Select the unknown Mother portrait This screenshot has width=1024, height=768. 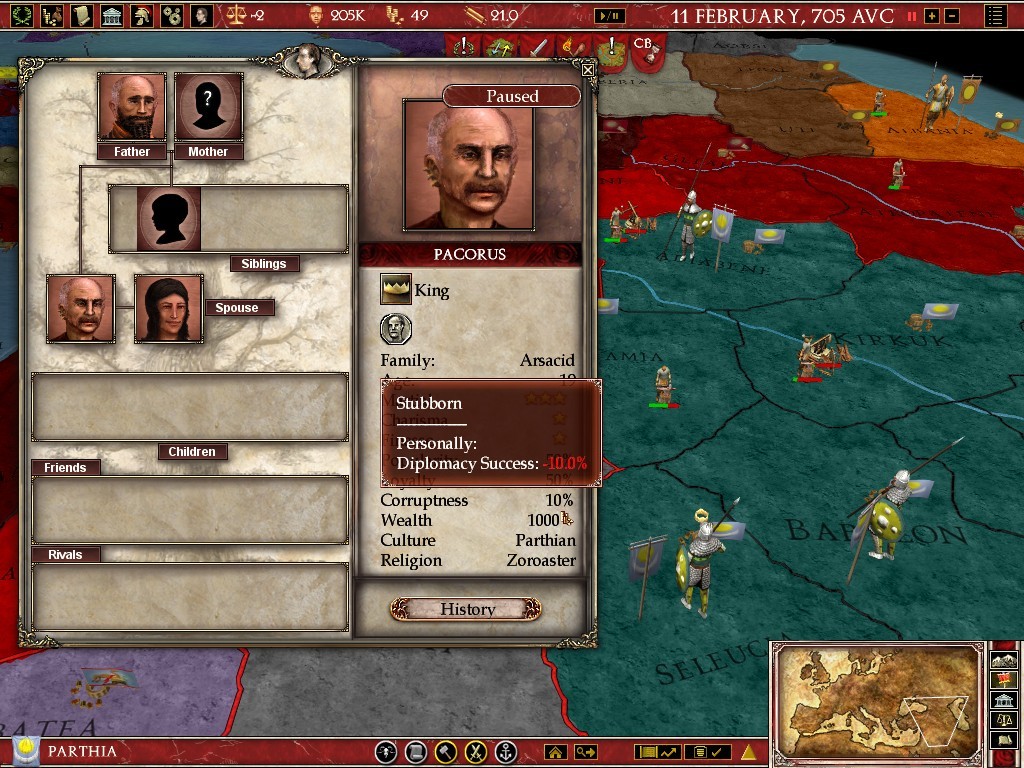[x=208, y=107]
